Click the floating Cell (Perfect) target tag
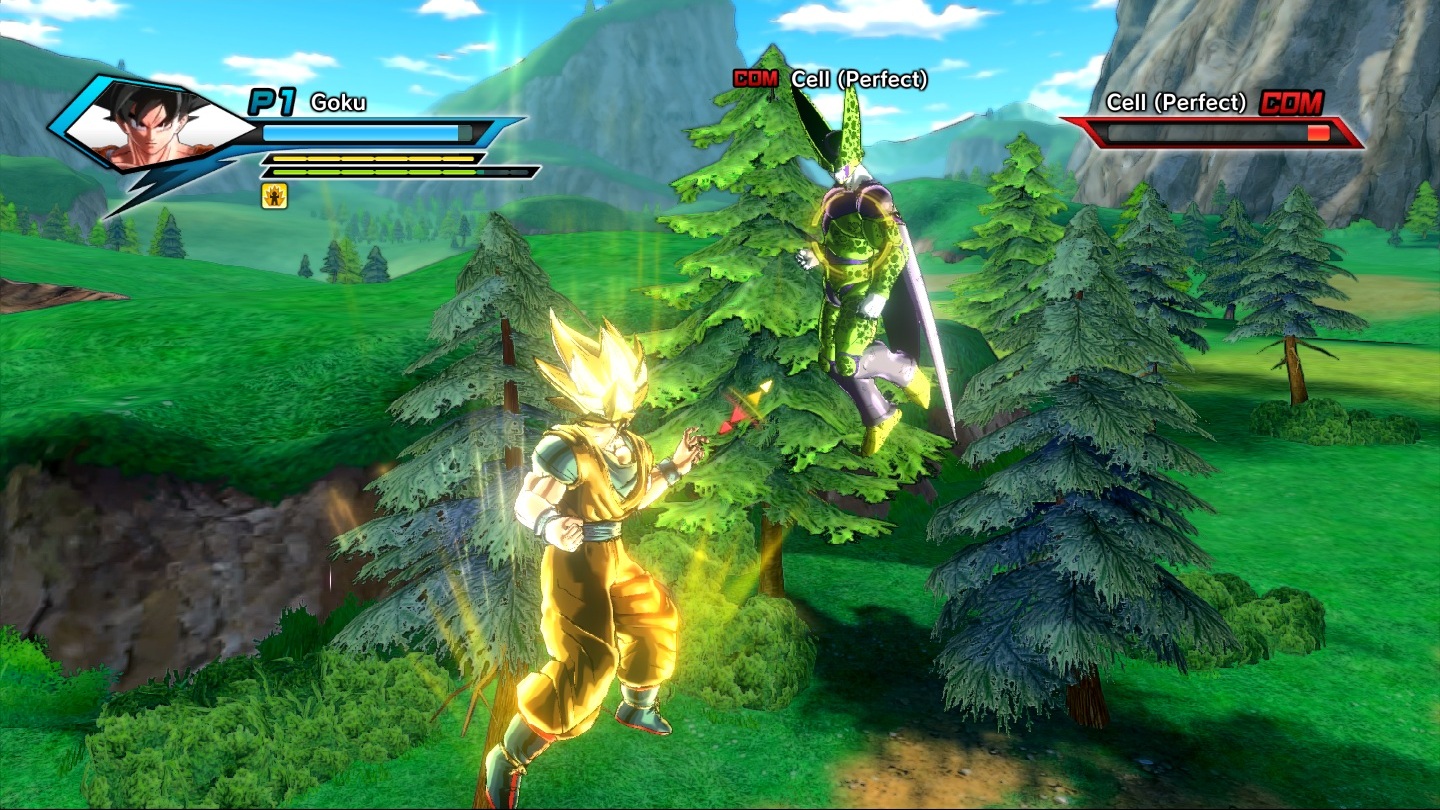Screen dimensions: 1440x810 [830, 79]
